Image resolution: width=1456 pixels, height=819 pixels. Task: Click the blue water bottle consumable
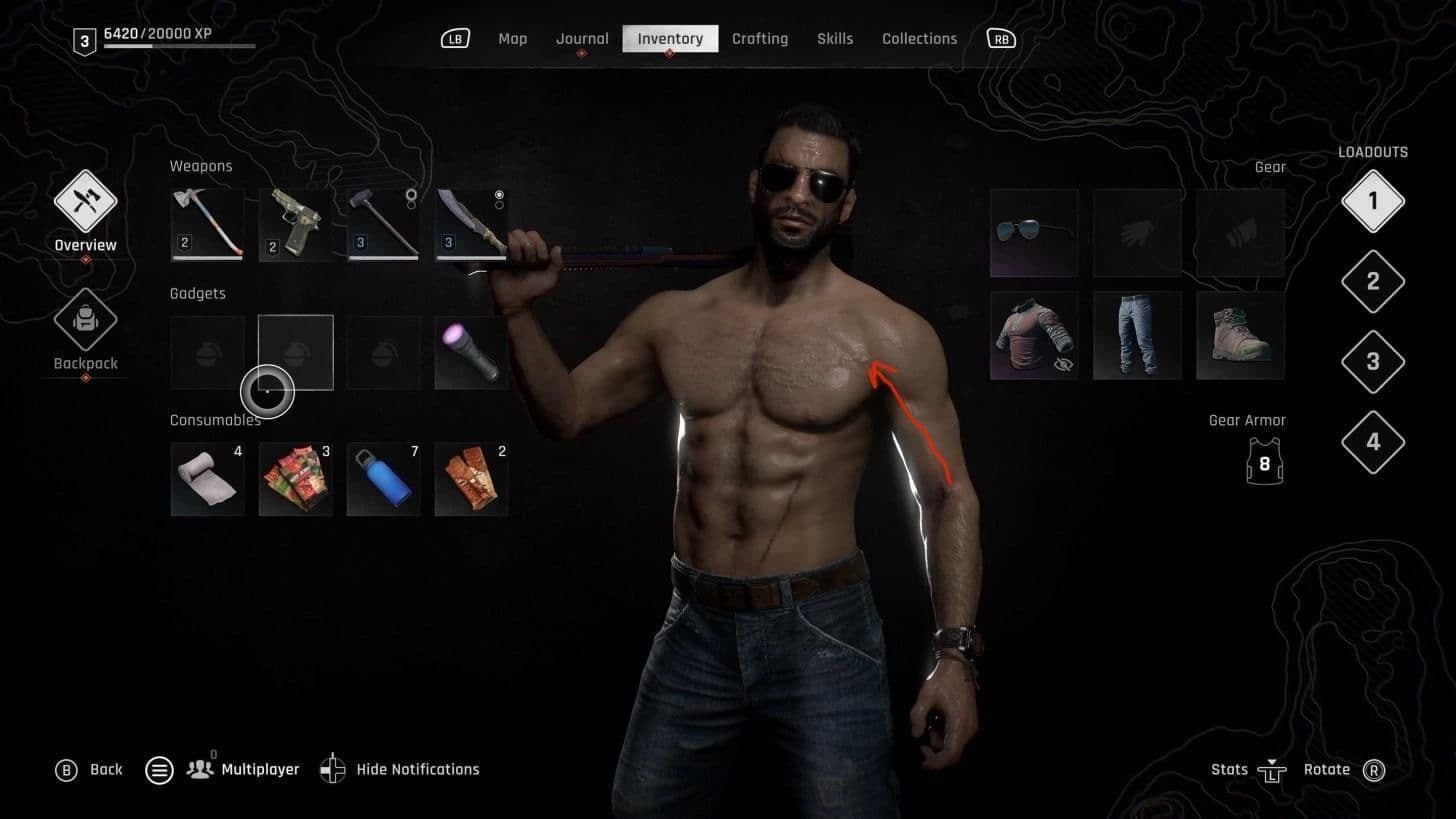pyautogui.click(x=383, y=480)
